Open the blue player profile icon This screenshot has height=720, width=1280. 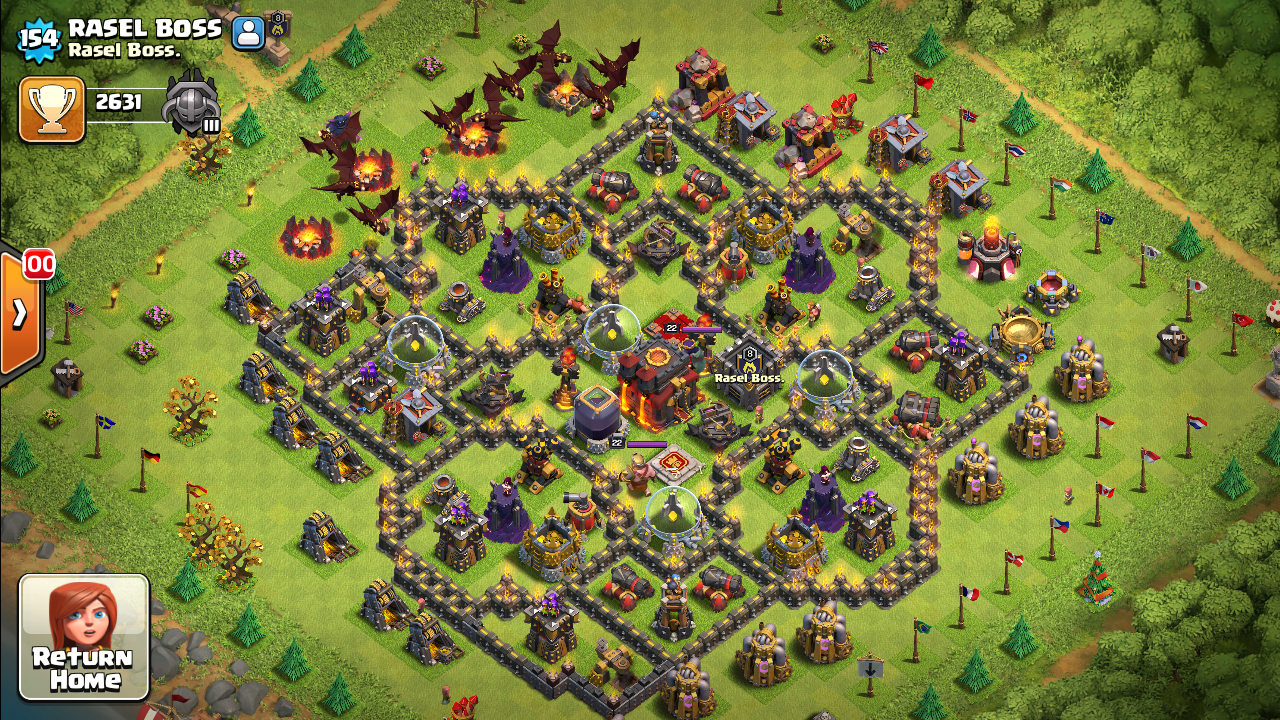click(247, 33)
